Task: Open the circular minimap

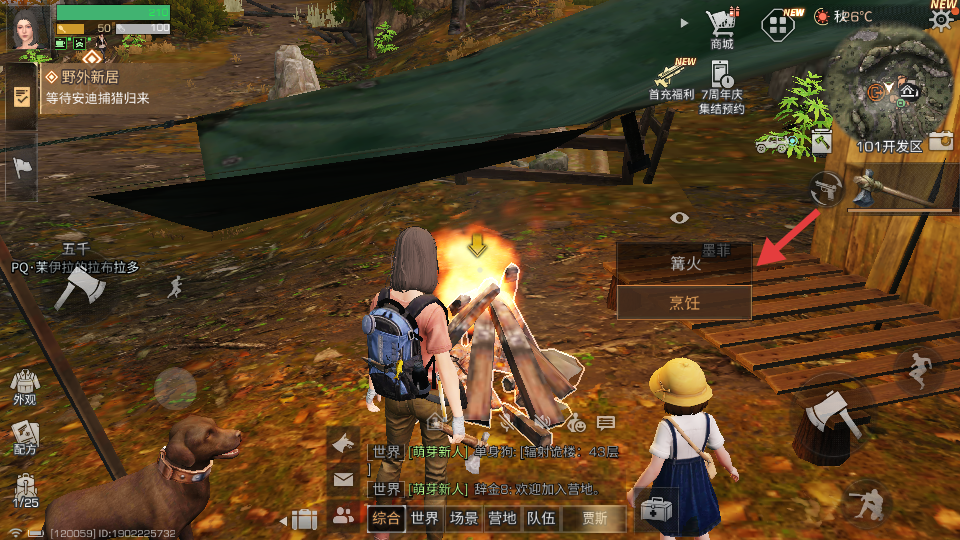Action: pos(888,85)
